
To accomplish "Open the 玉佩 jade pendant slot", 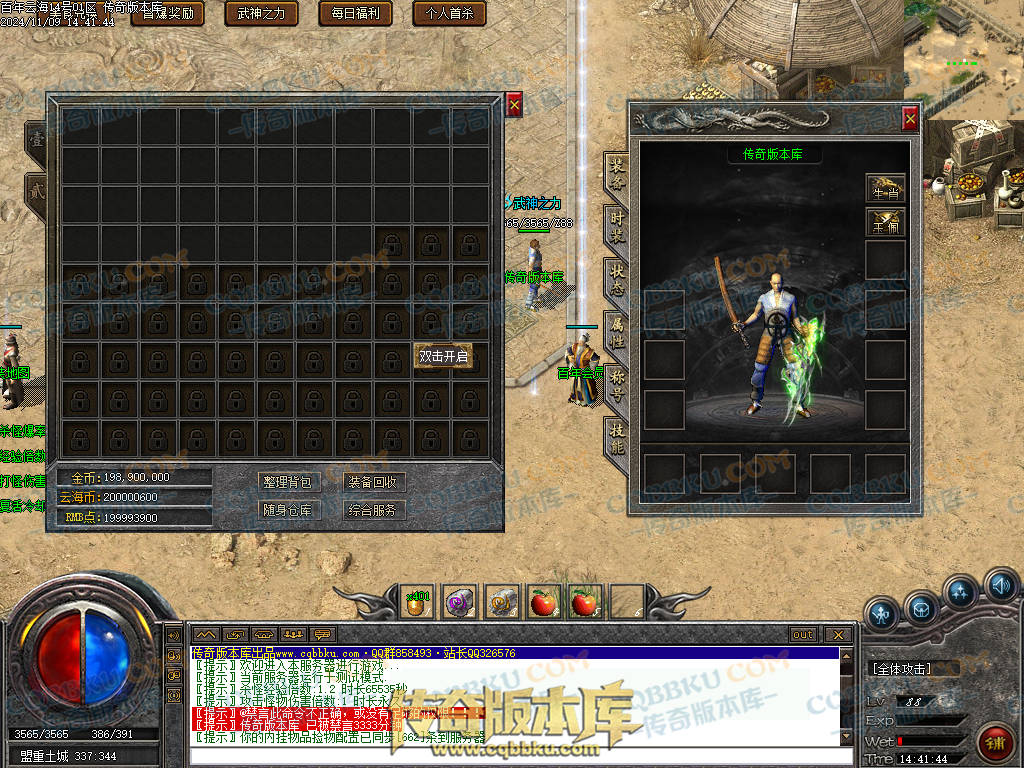I will pos(885,222).
